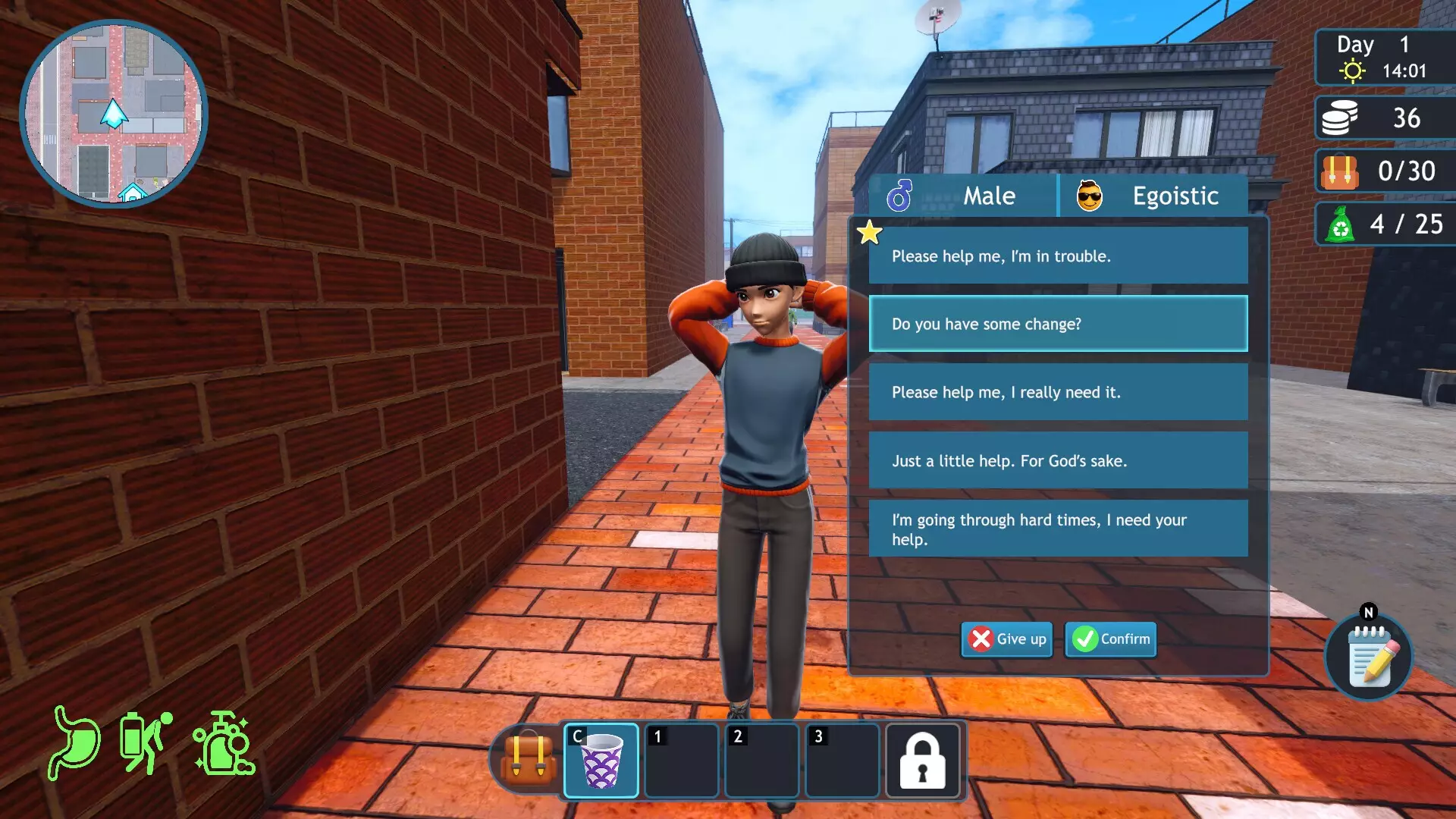The height and width of the screenshot is (819, 1456).
Task: Choose 'Please help me, I'm in trouble.'
Action: point(1058,256)
